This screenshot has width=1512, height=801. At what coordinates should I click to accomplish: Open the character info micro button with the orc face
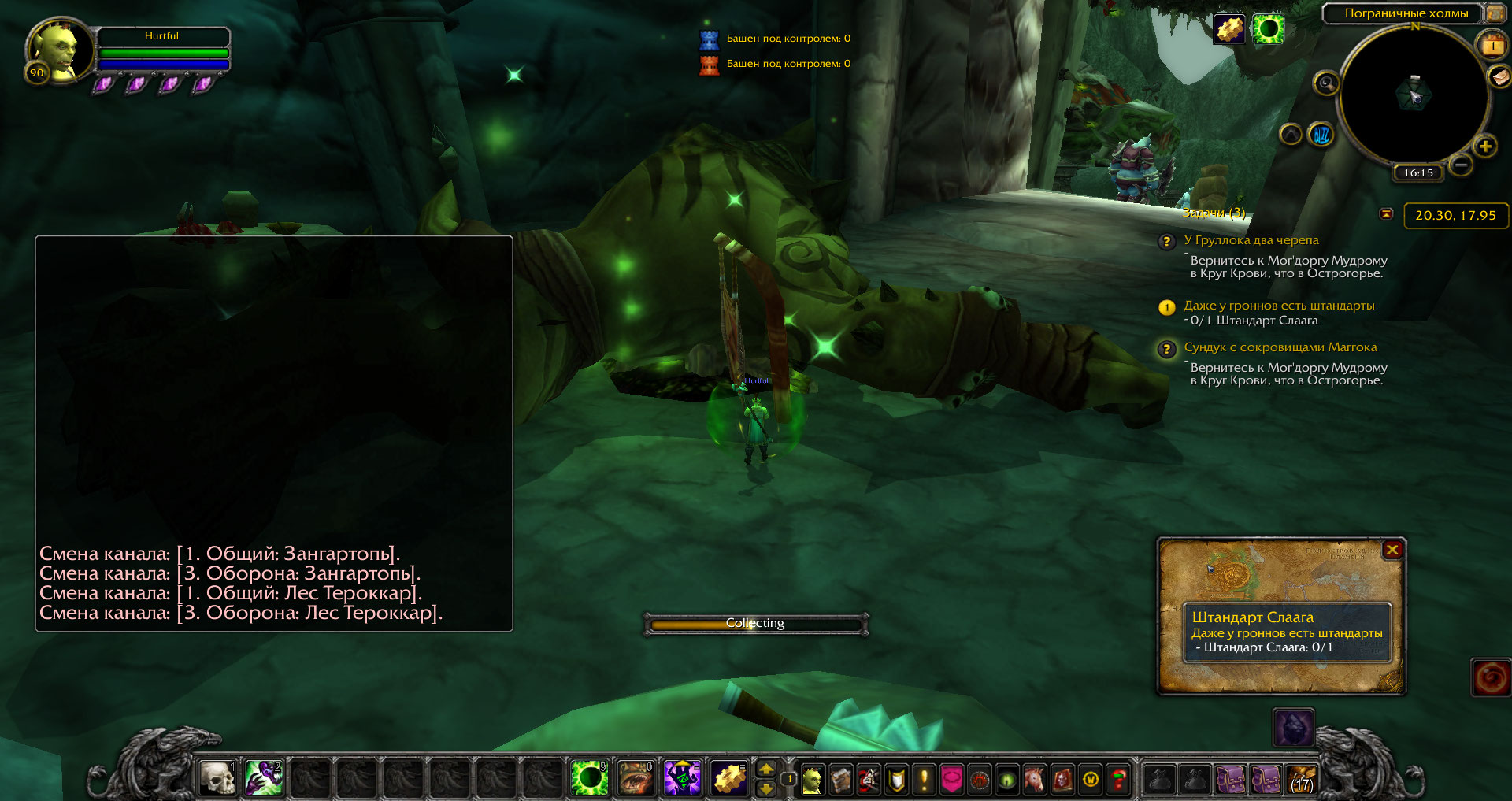(x=813, y=780)
